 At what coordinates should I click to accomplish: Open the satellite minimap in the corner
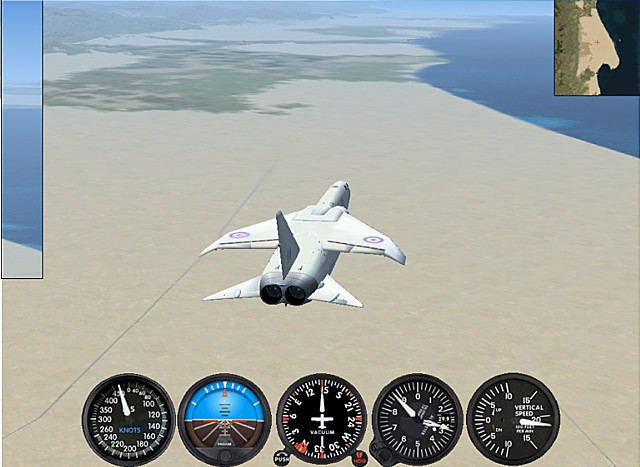tap(597, 47)
